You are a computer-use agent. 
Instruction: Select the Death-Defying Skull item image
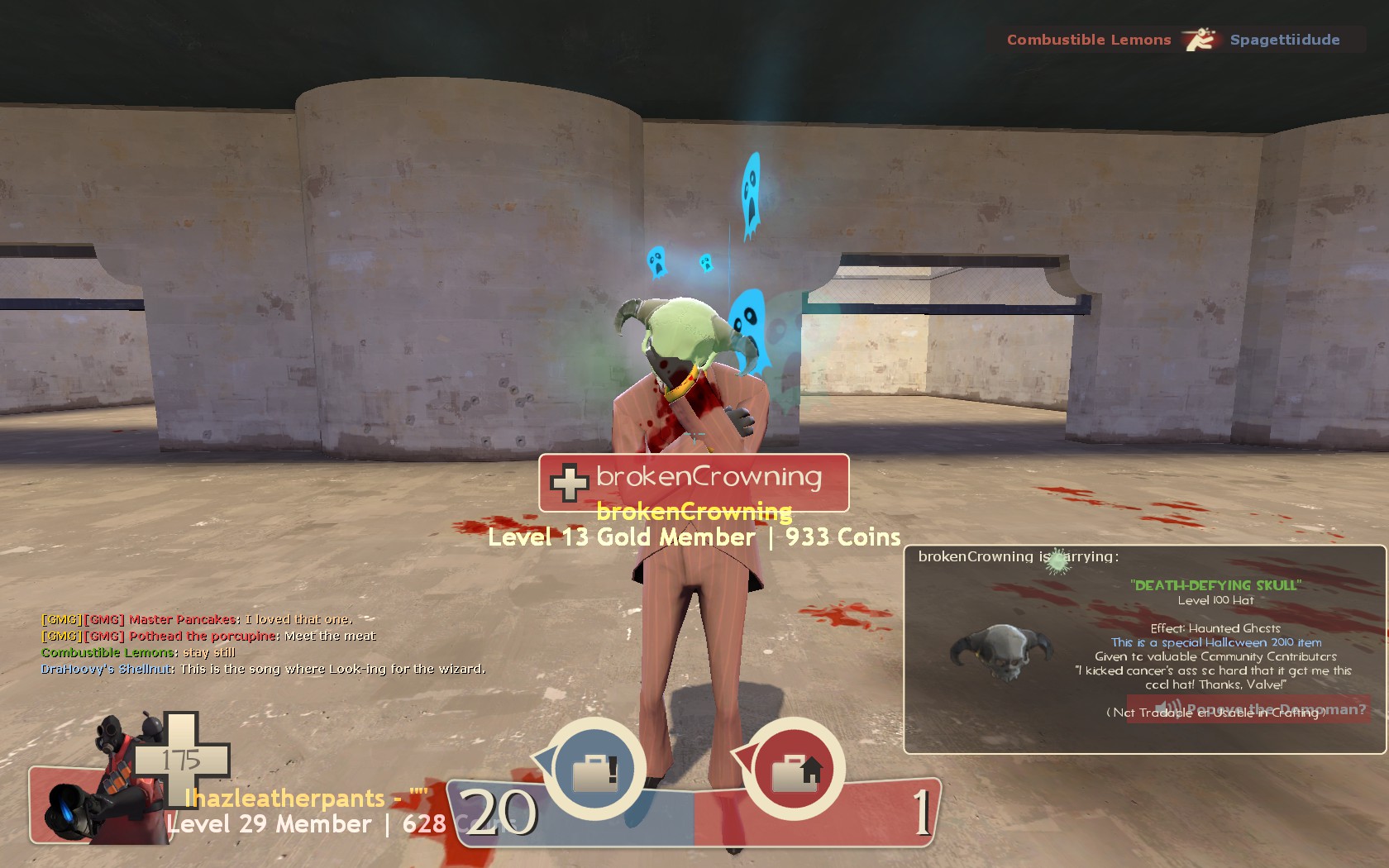(x=1002, y=652)
